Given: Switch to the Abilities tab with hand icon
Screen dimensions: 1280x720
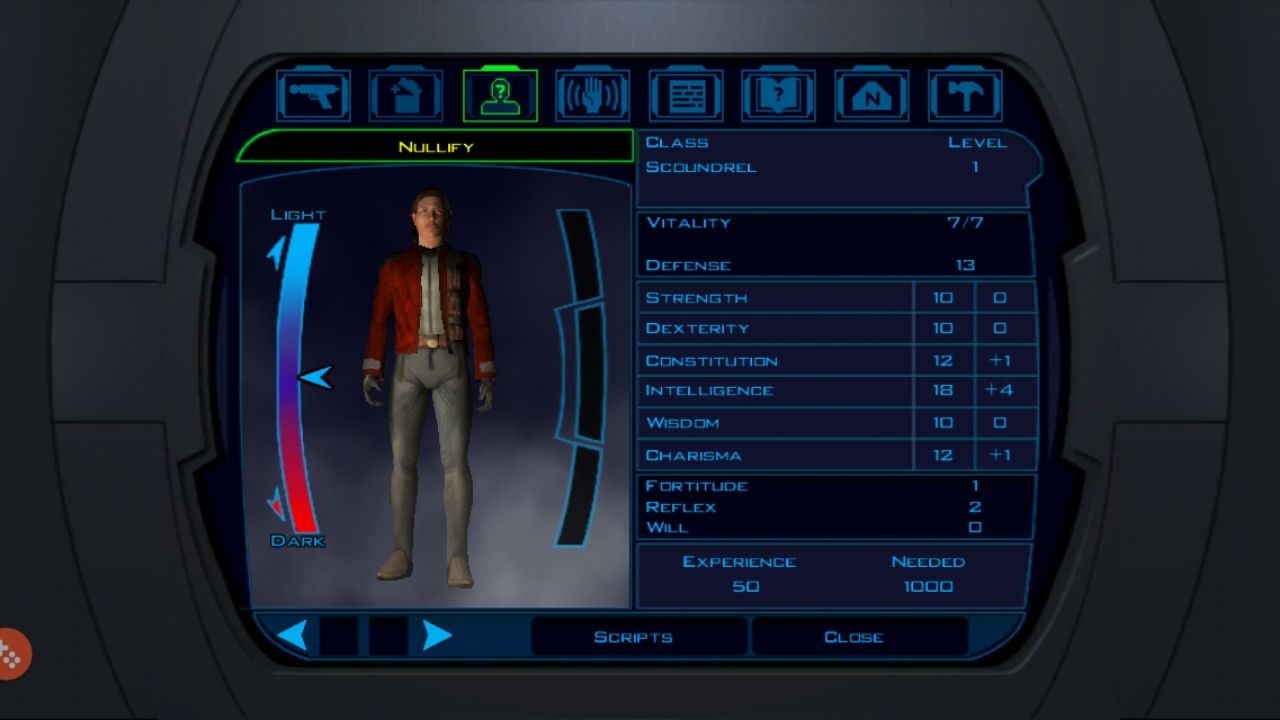Looking at the screenshot, I should (x=592, y=96).
